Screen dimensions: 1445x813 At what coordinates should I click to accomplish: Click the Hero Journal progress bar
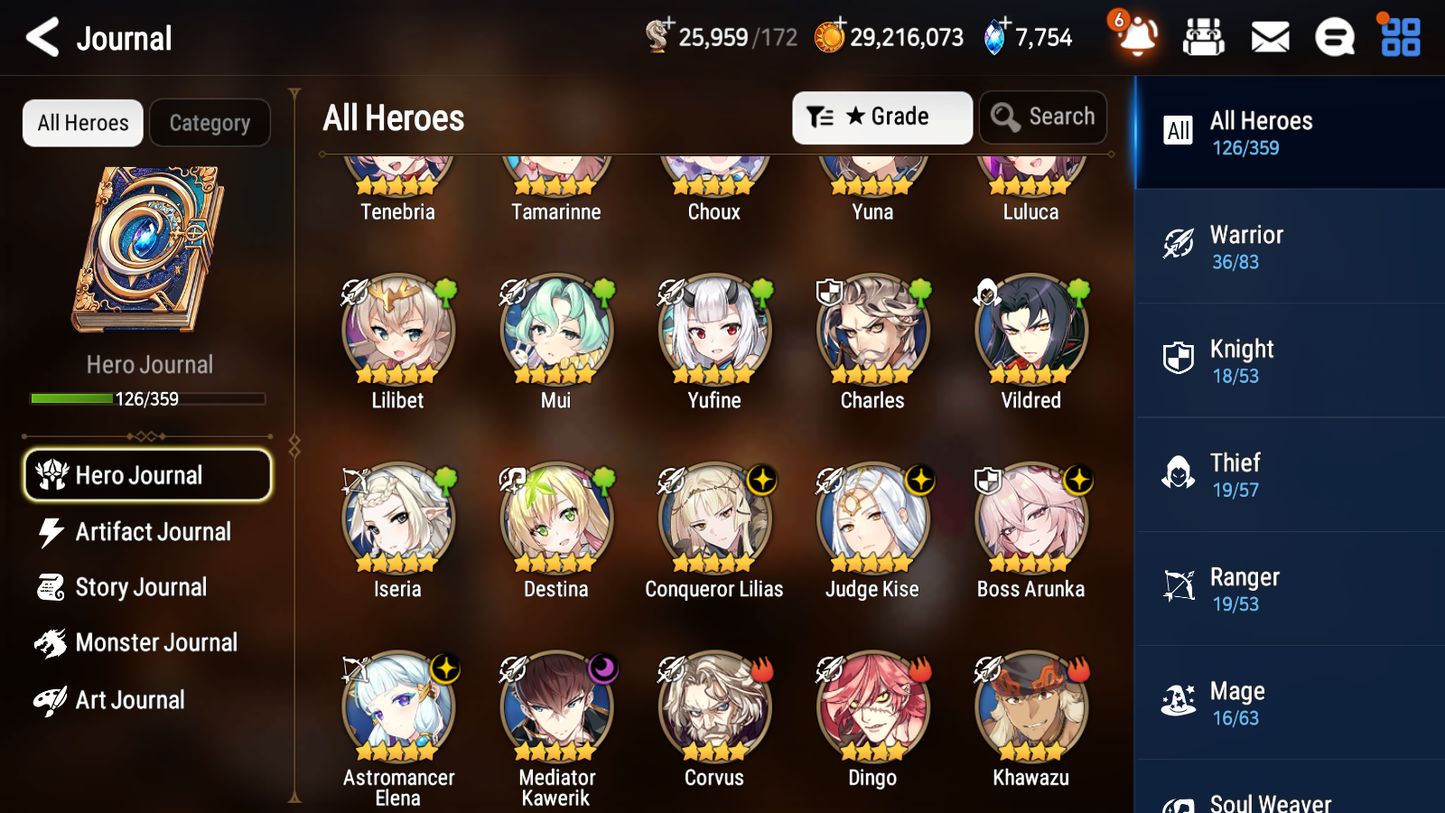click(148, 398)
